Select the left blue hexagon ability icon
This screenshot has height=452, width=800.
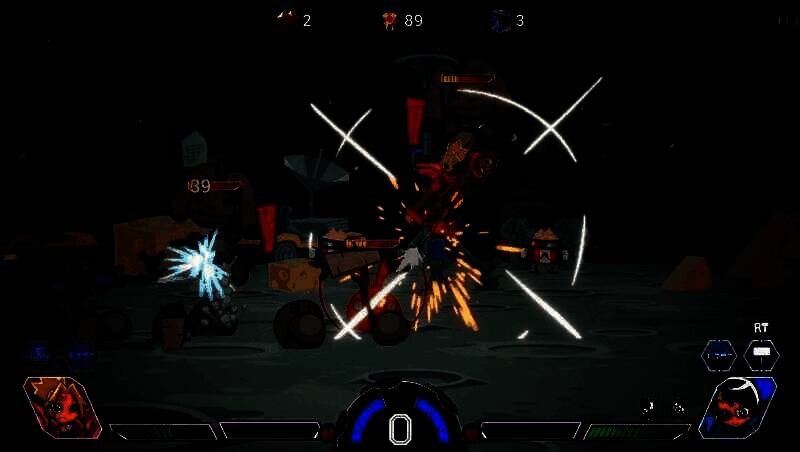[x=718, y=354]
